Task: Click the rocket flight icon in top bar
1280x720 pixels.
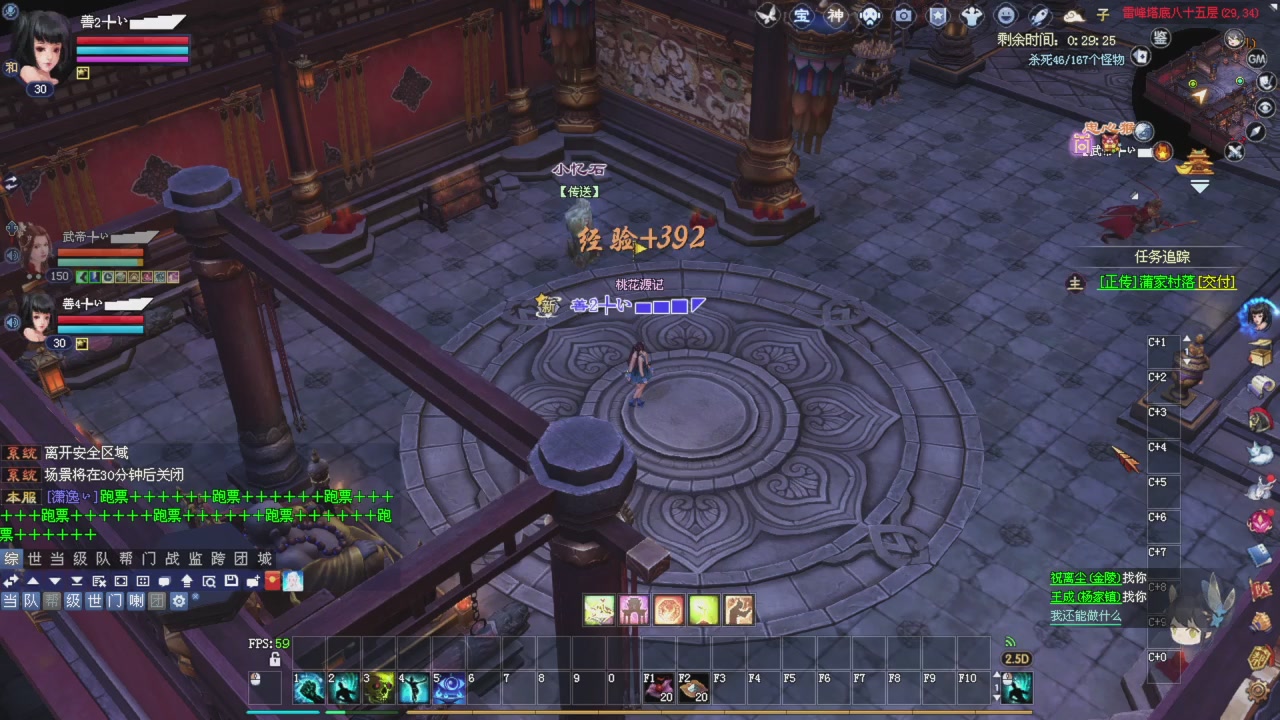Action: click(x=1040, y=16)
